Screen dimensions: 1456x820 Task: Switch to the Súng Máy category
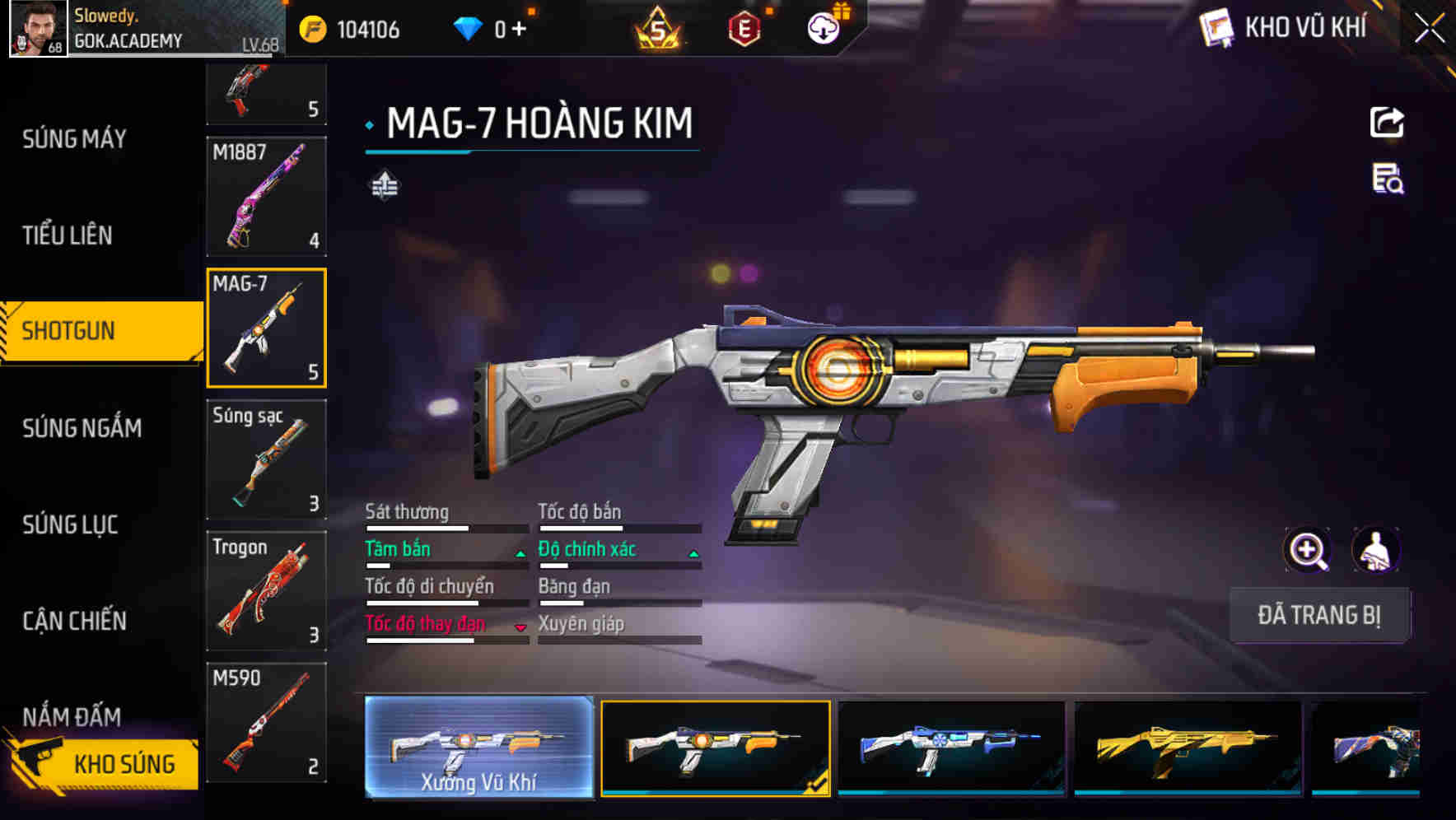[x=74, y=139]
